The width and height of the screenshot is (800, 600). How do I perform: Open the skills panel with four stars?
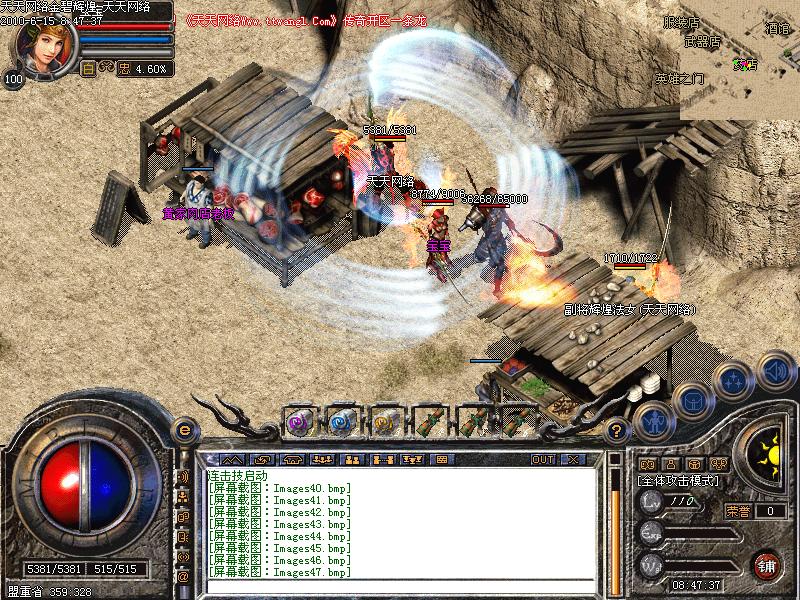(735, 381)
